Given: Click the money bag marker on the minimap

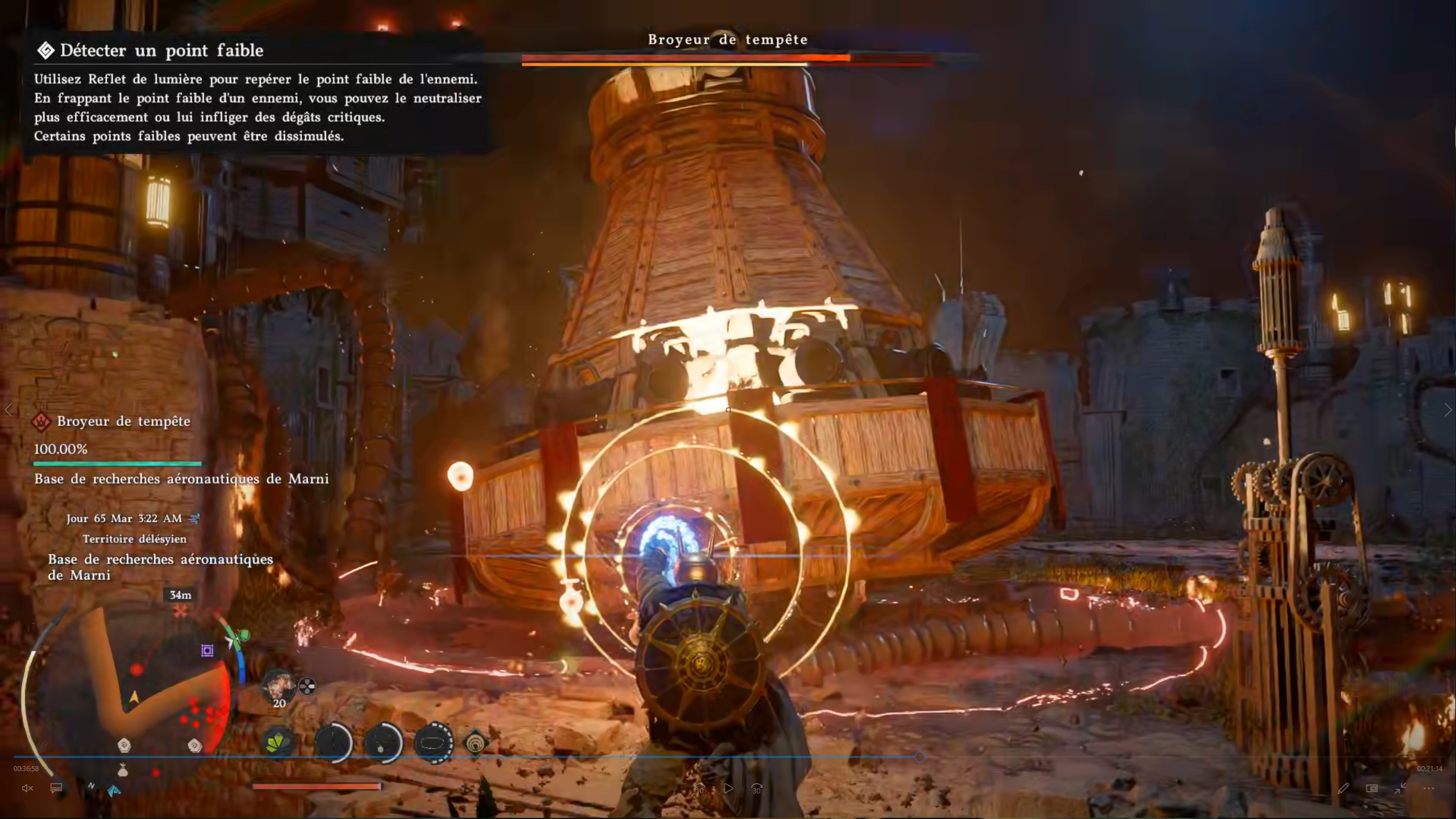Looking at the screenshot, I should (x=122, y=771).
